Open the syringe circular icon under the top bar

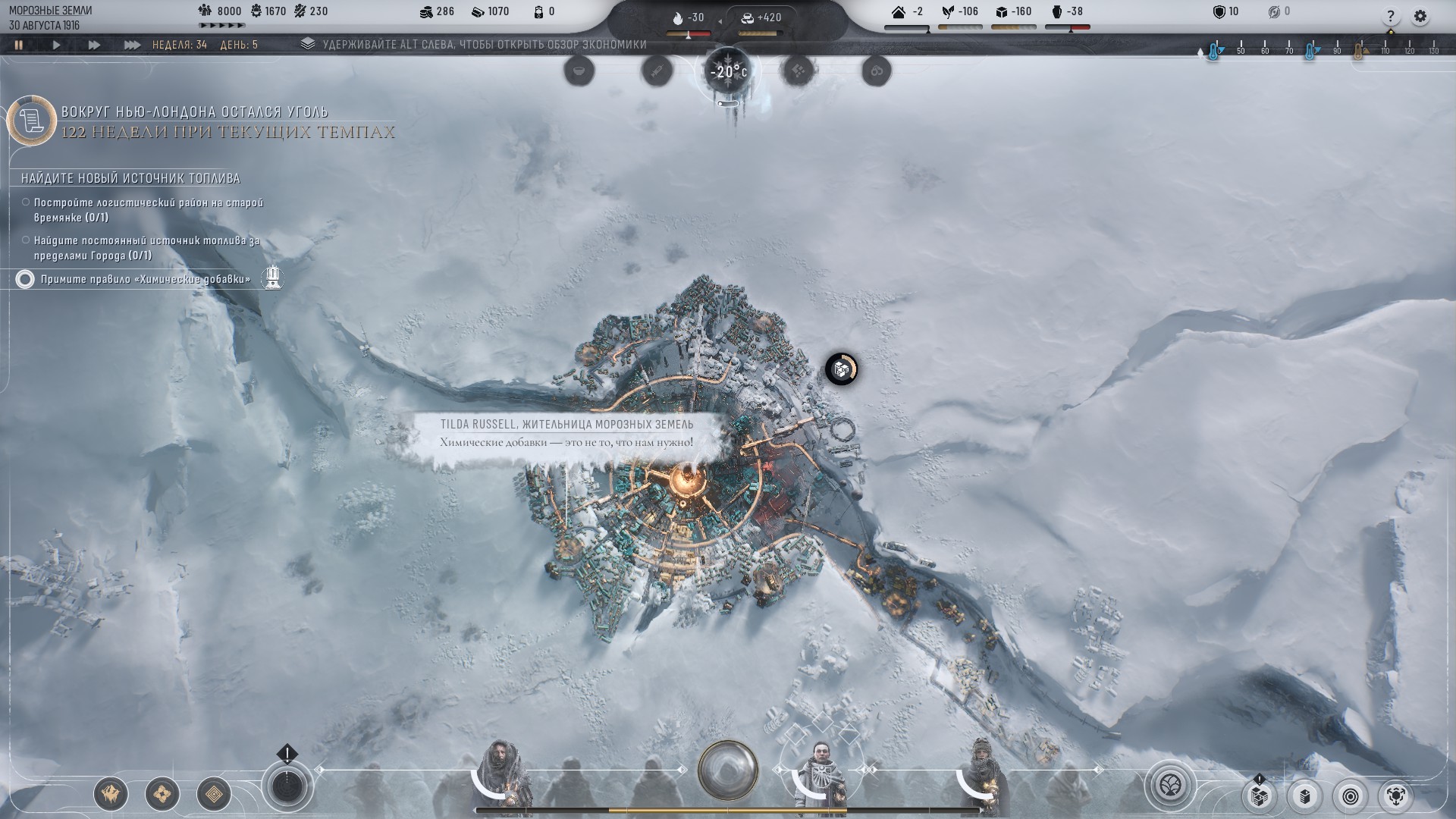click(657, 71)
